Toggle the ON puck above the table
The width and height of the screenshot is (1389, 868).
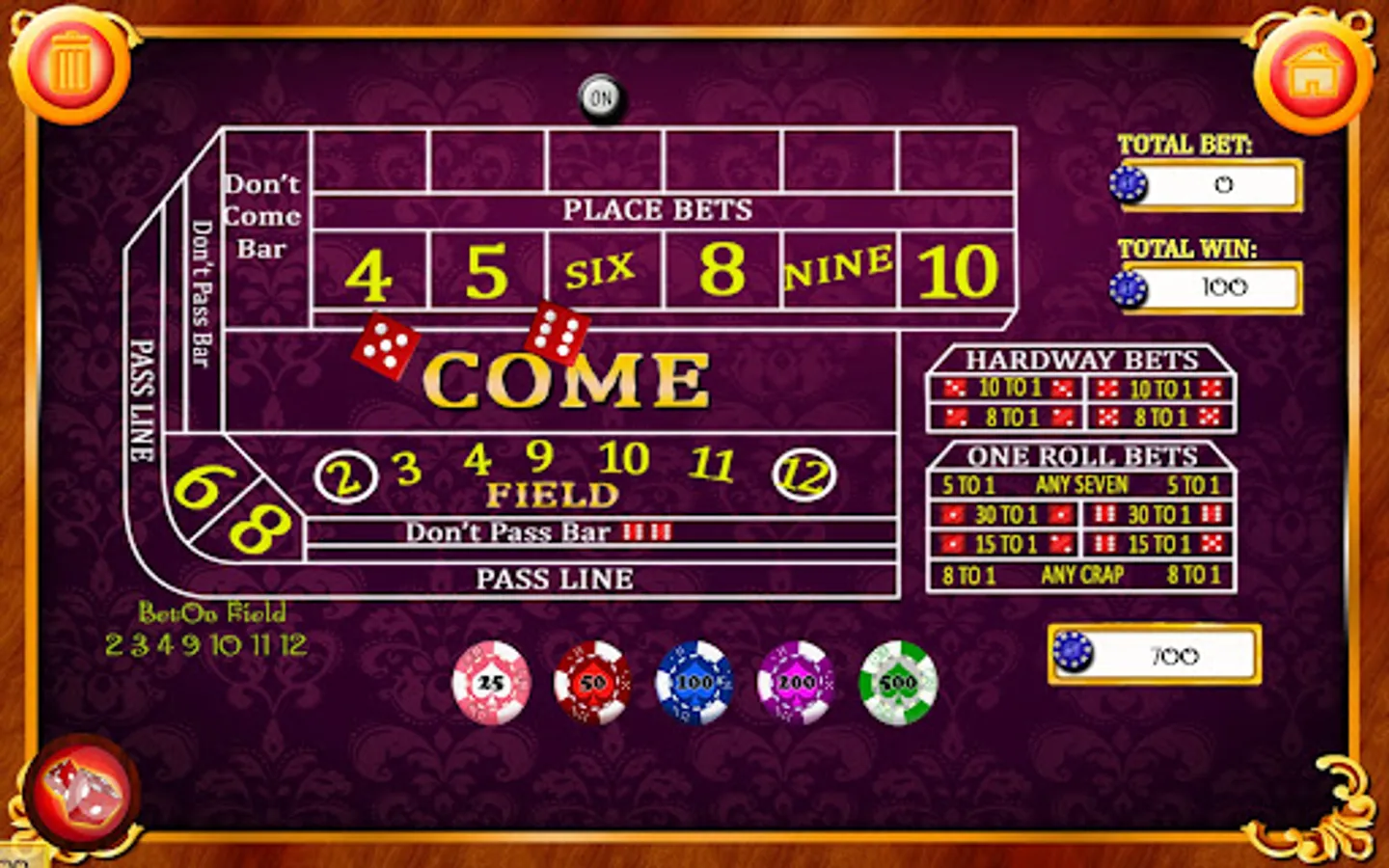[603, 95]
